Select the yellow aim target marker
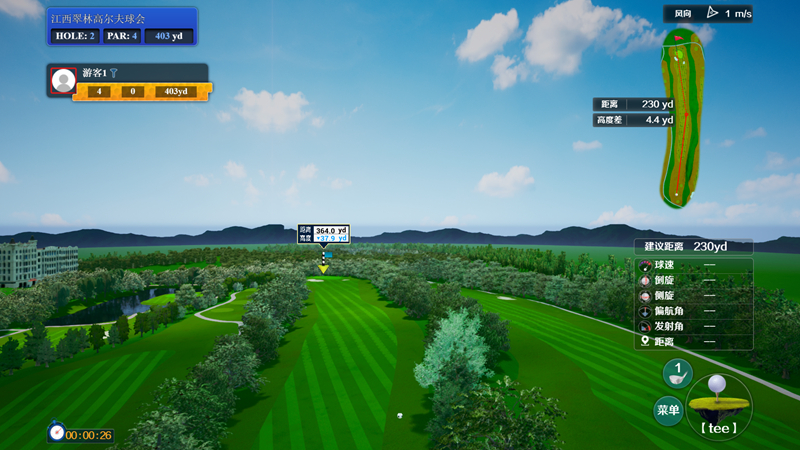Screen dimensions: 800x450 tap(324, 269)
